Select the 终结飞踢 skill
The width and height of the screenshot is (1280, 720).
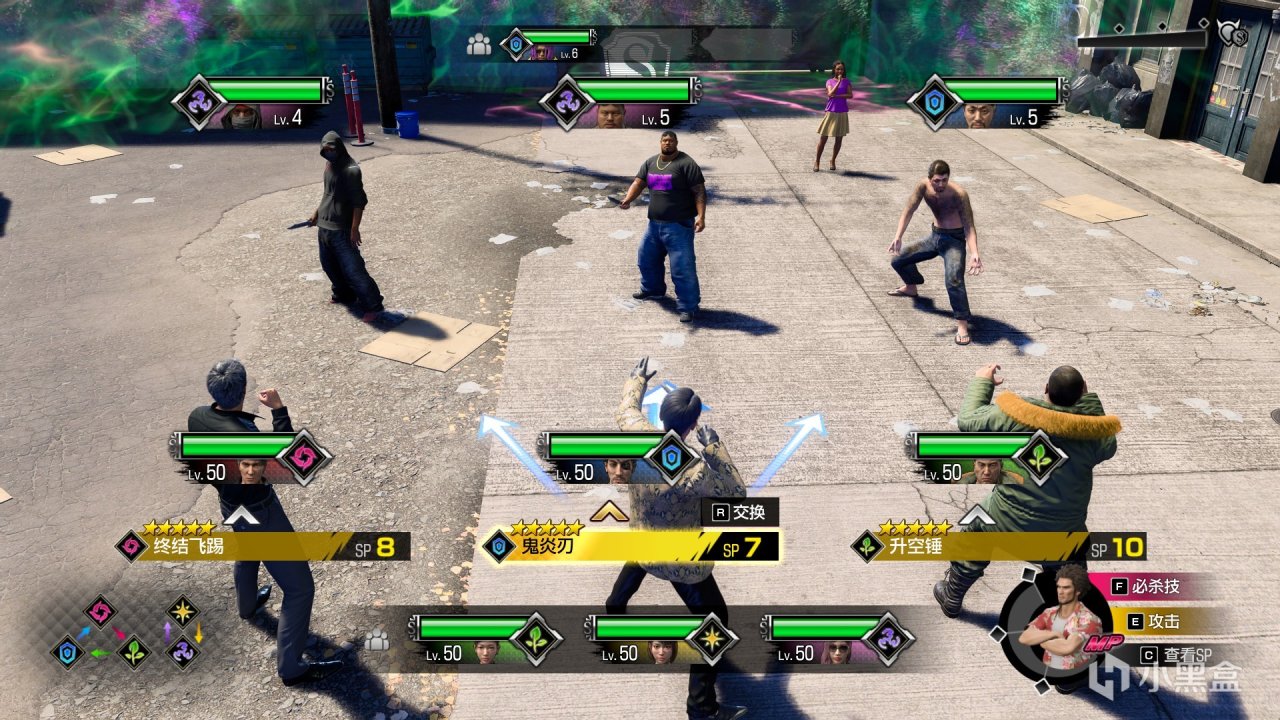tap(262, 547)
